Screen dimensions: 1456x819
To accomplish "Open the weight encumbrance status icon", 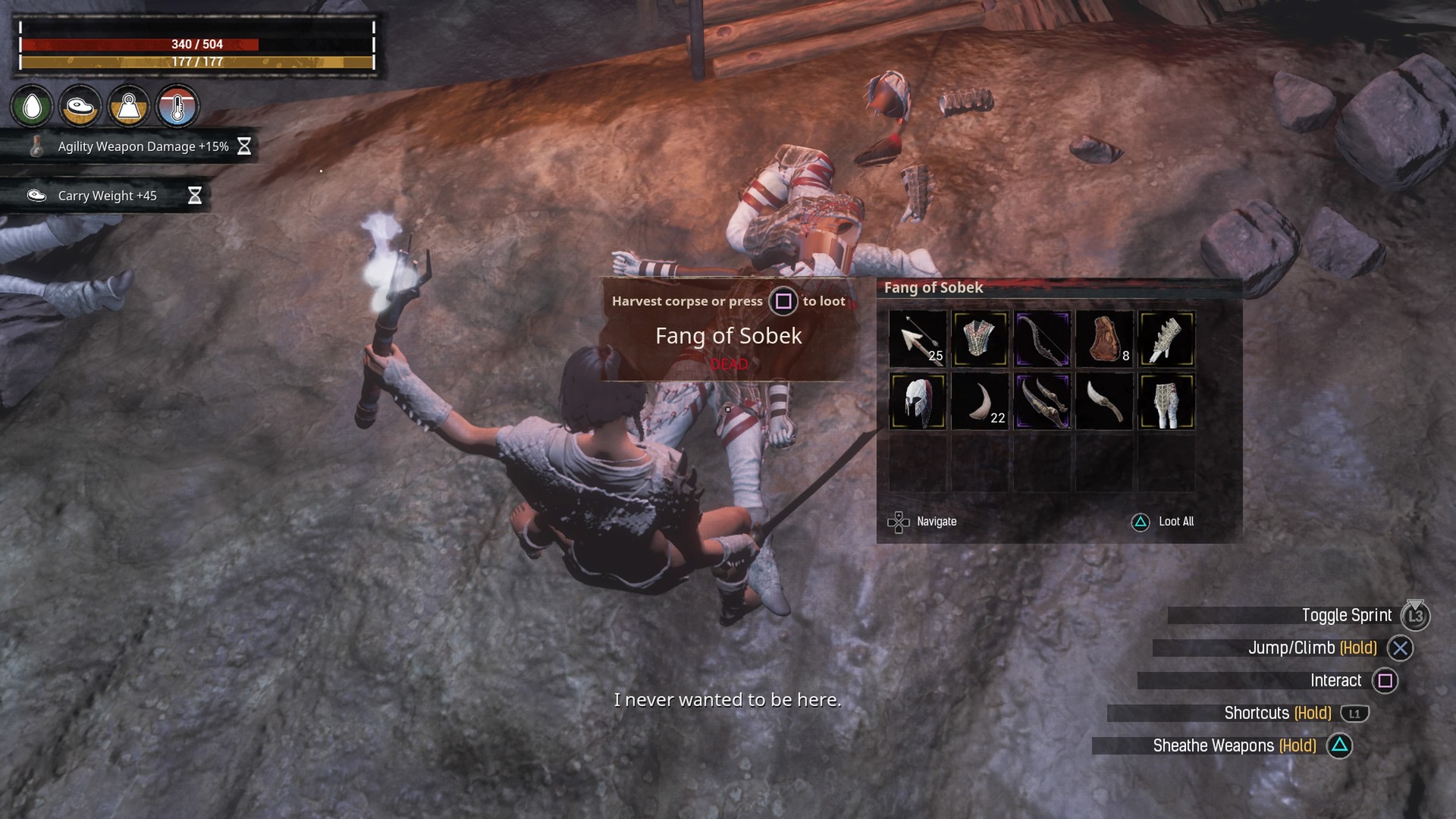I will [129, 107].
